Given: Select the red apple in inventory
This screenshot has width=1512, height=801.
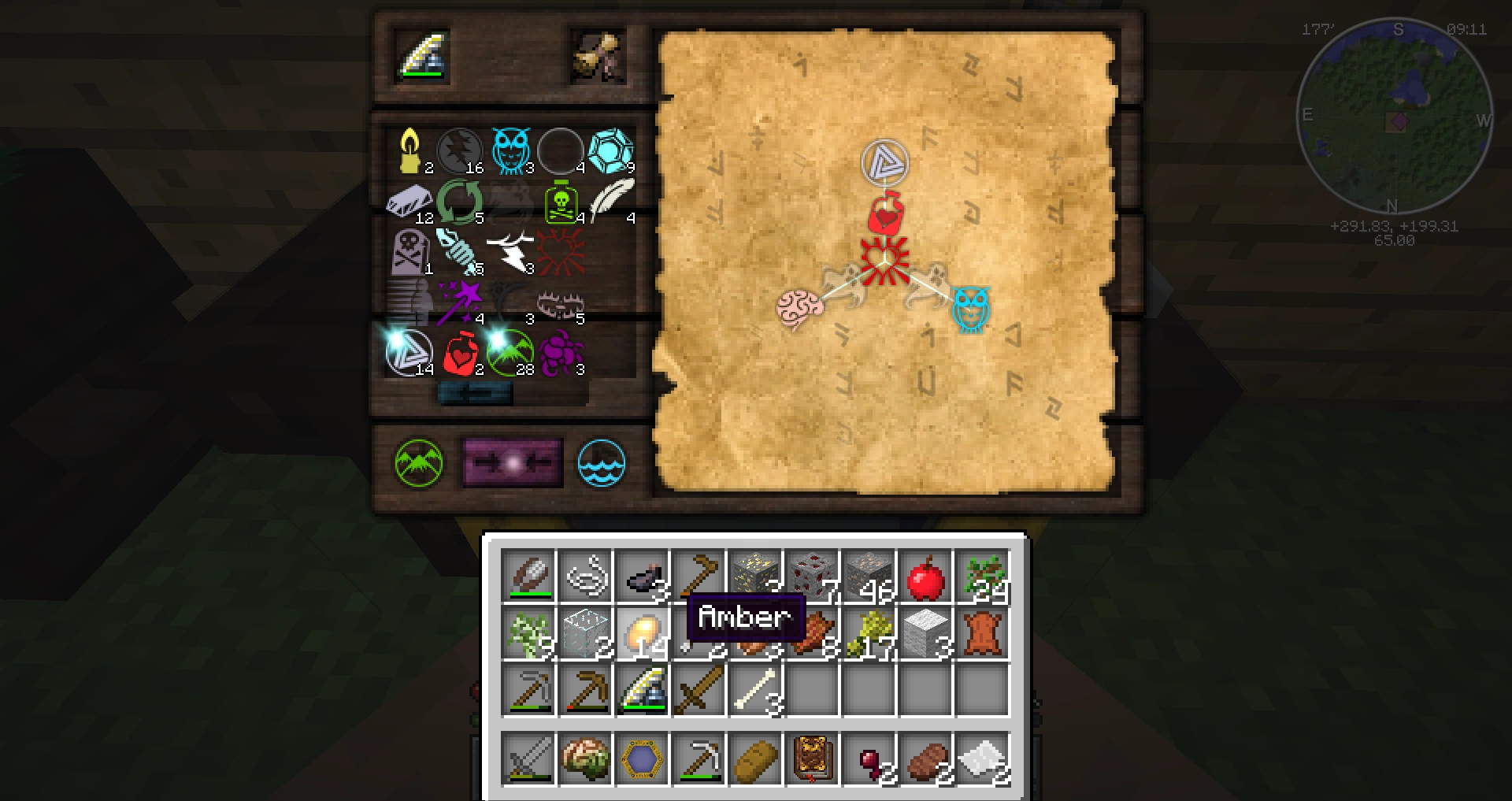Looking at the screenshot, I should (925, 577).
